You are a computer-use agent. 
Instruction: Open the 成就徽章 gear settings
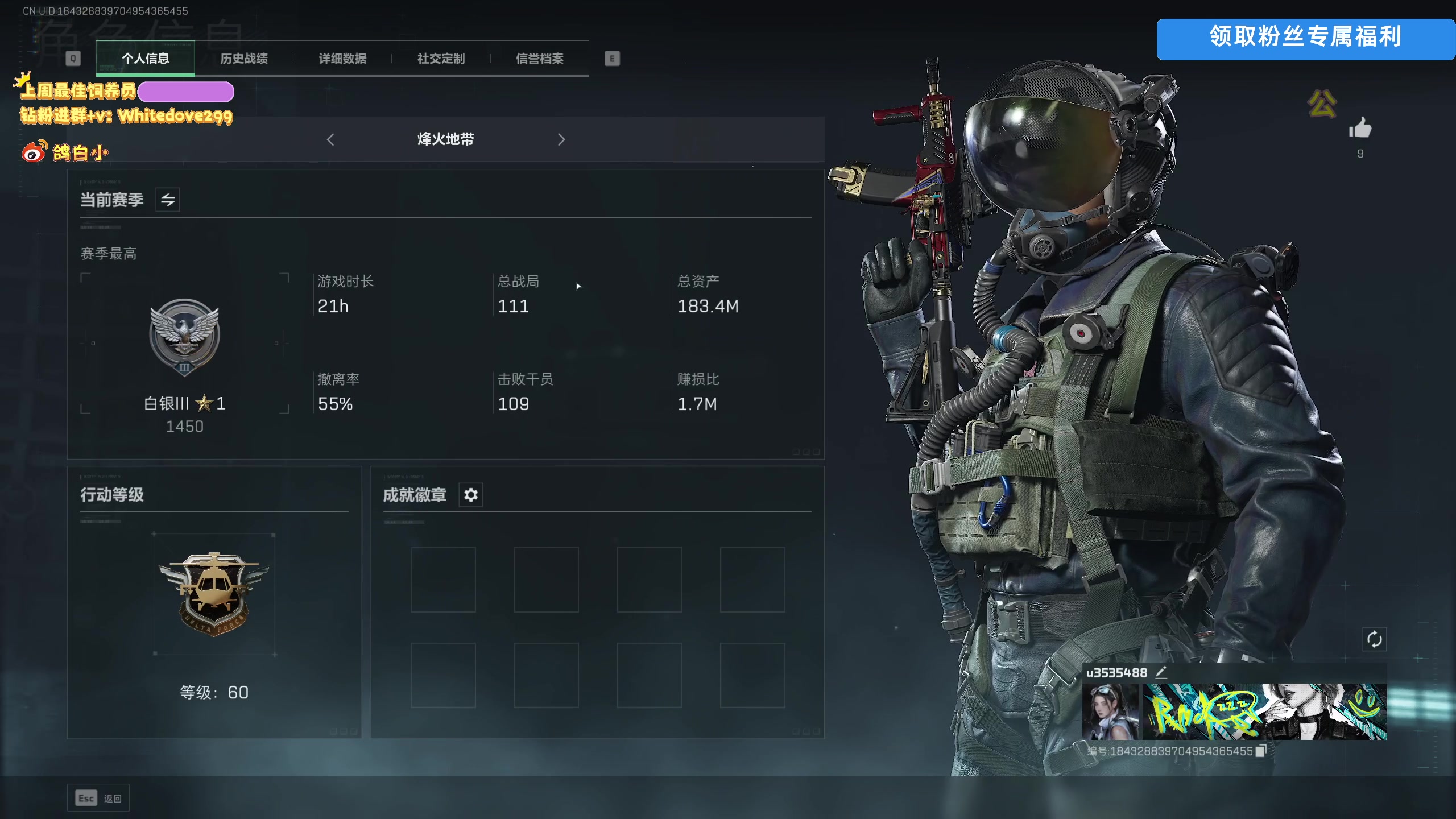(471, 495)
